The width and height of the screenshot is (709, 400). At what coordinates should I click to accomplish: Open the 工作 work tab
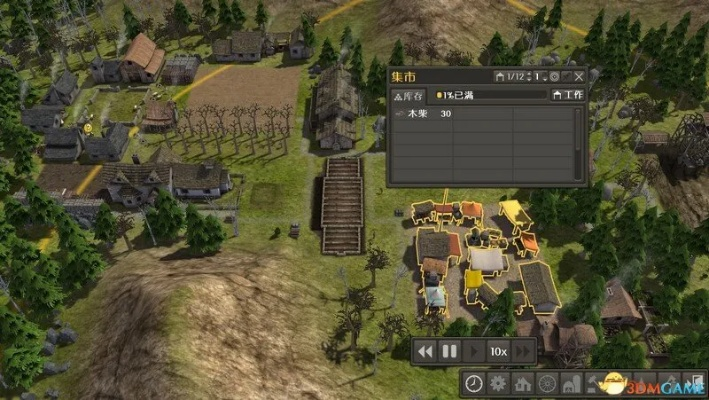pos(567,95)
